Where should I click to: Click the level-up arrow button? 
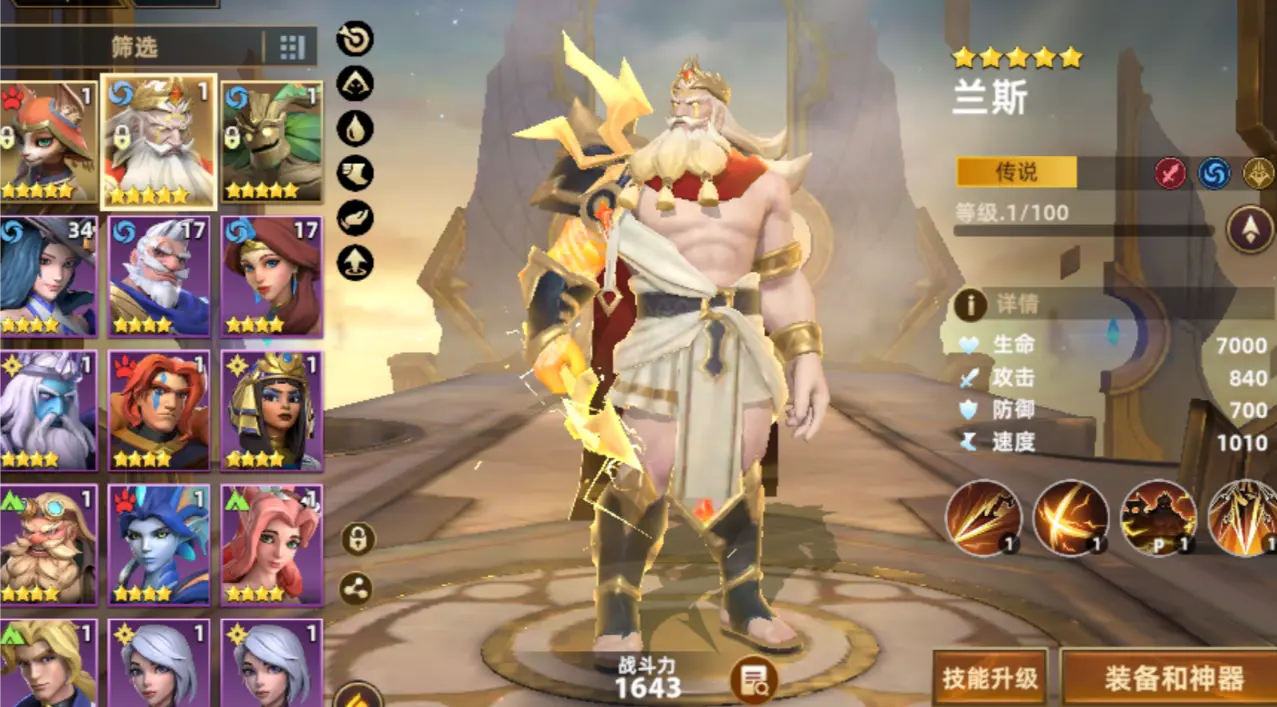click(x=1249, y=229)
